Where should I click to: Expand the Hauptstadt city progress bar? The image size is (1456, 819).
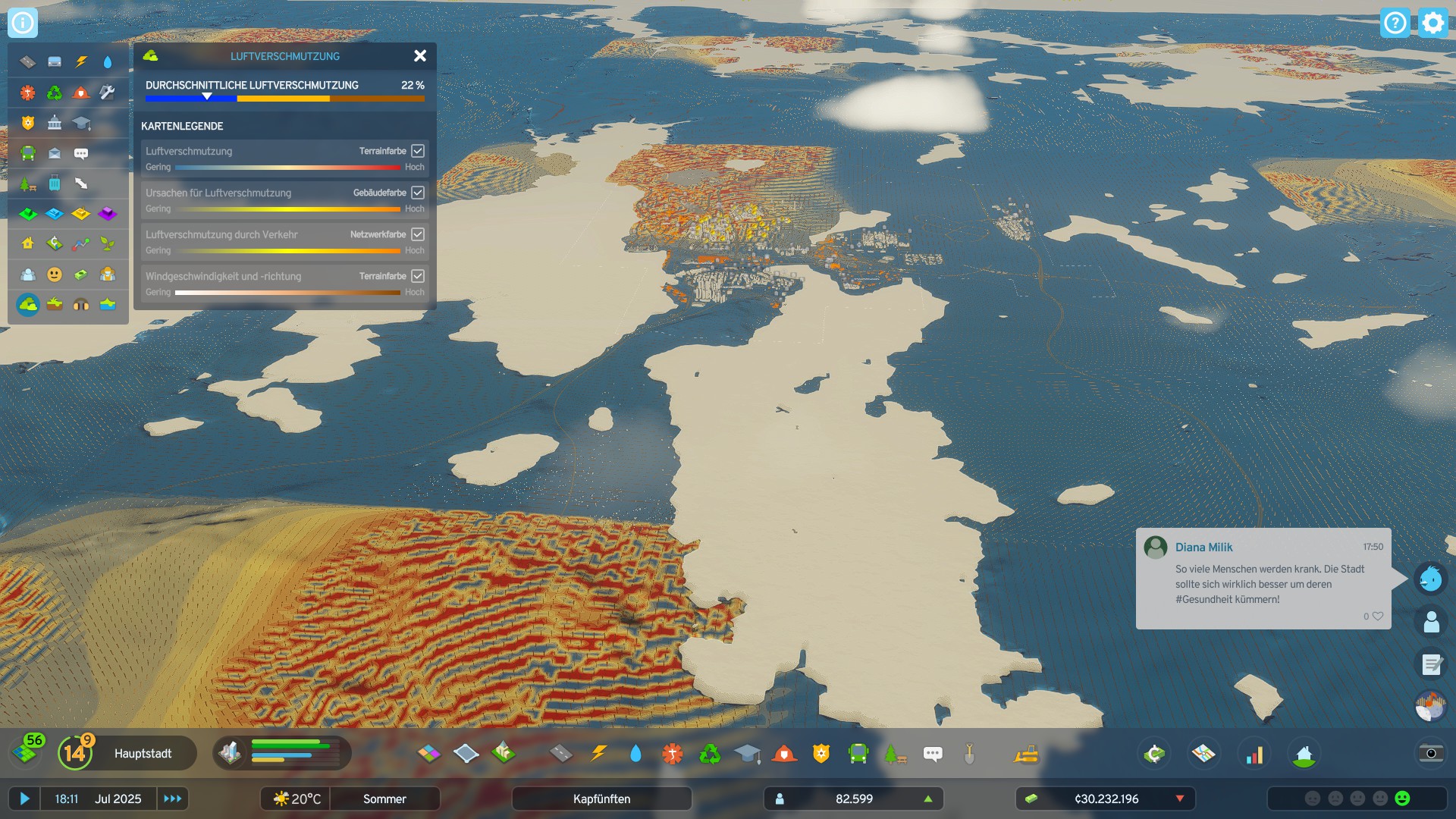(143, 753)
